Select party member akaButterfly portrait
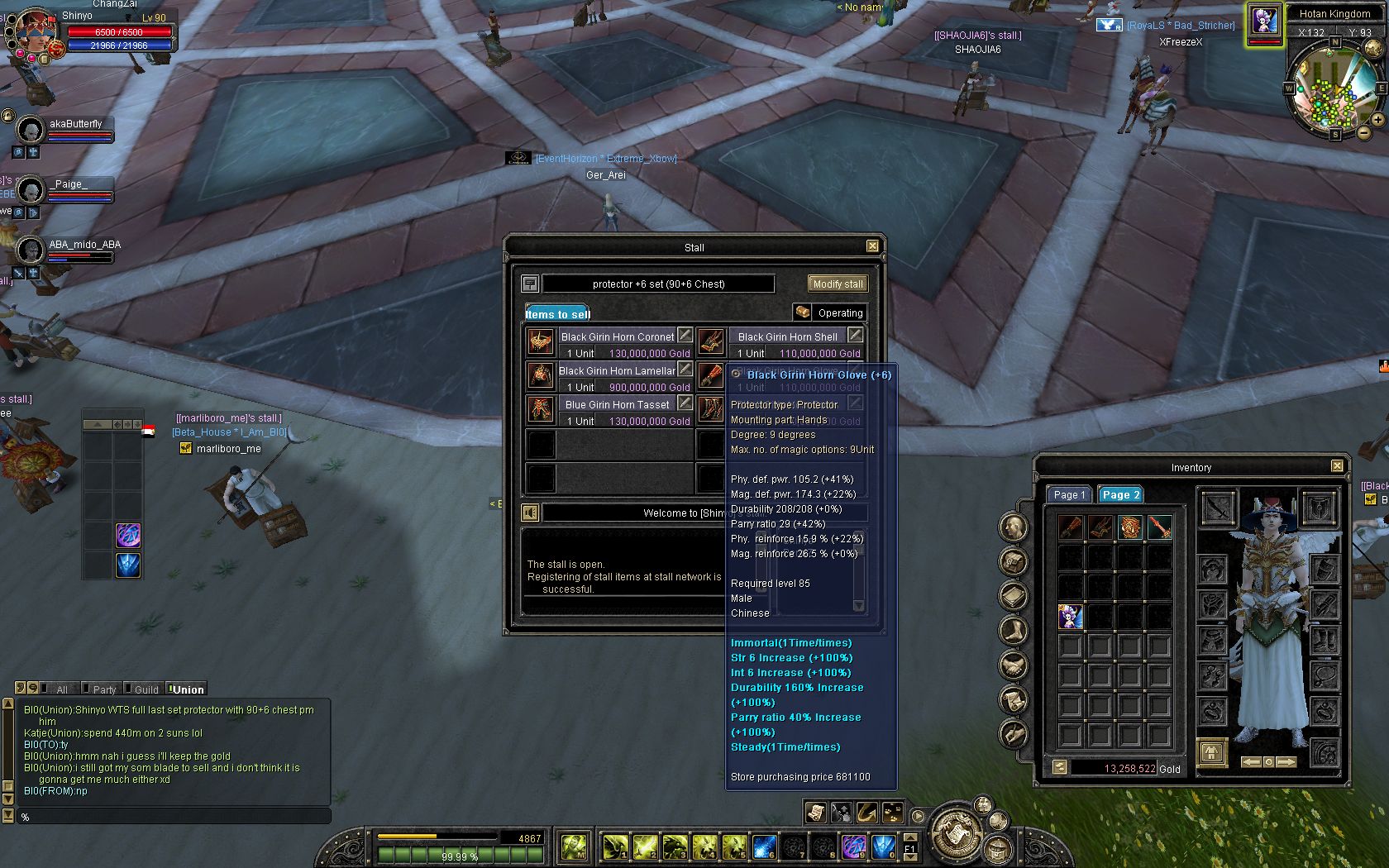The image size is (1389, 868). pos(31,130)
